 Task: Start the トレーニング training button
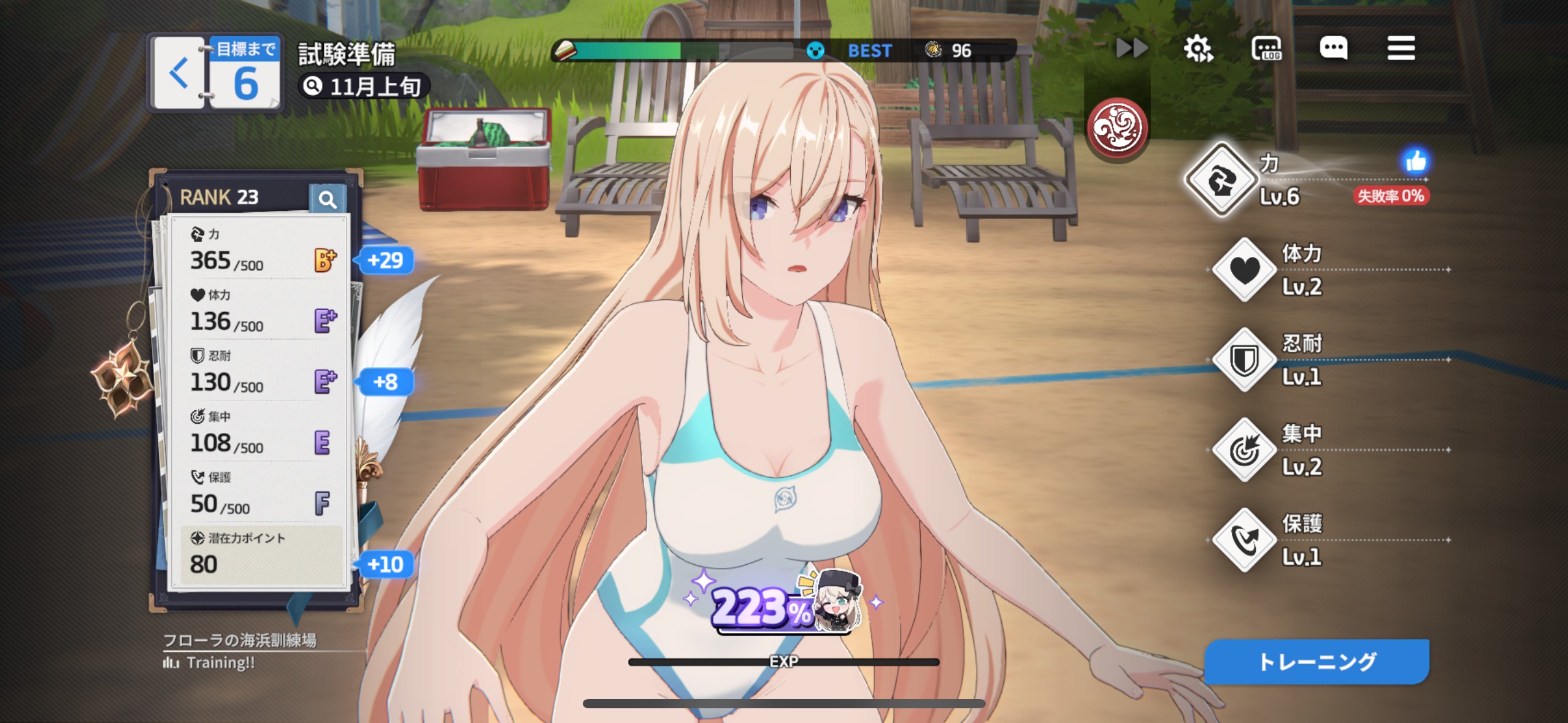point(1316,662)
